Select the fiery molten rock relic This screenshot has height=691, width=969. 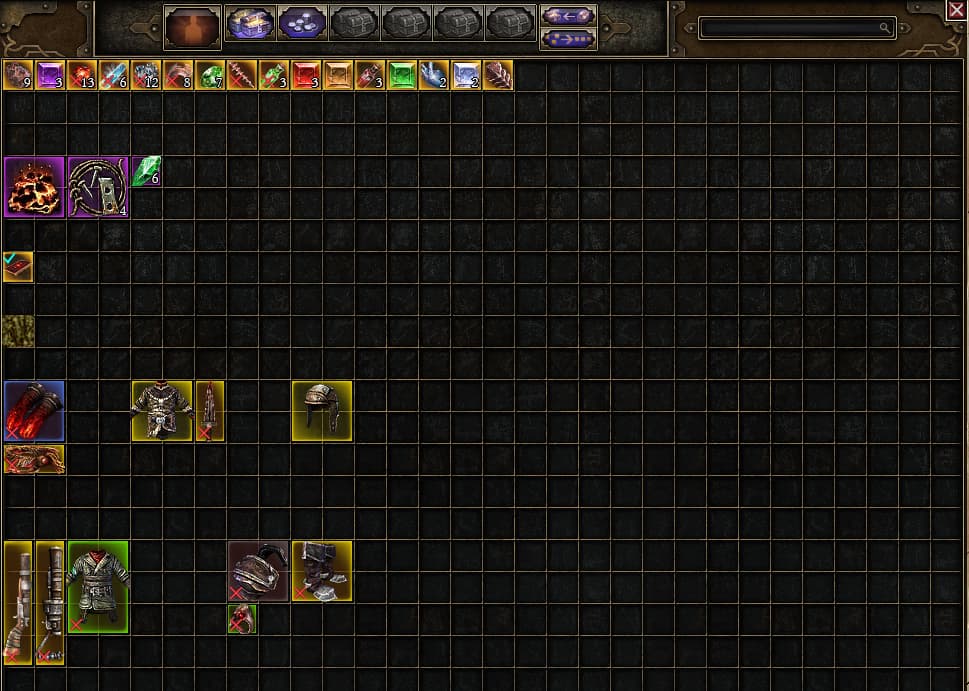(34, 187)
